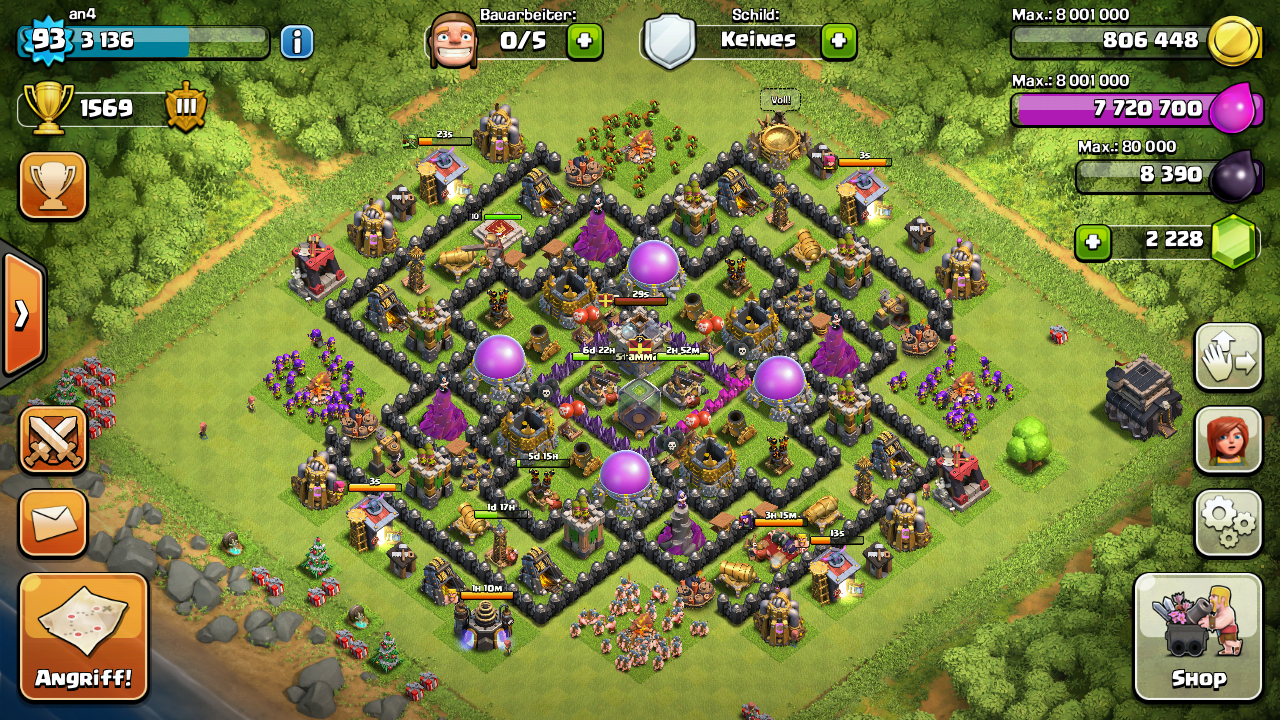The width and height of the screenshot is (1280, 720).
Task: Tap the dark elixir drop icon
Action: point(1232,176)
